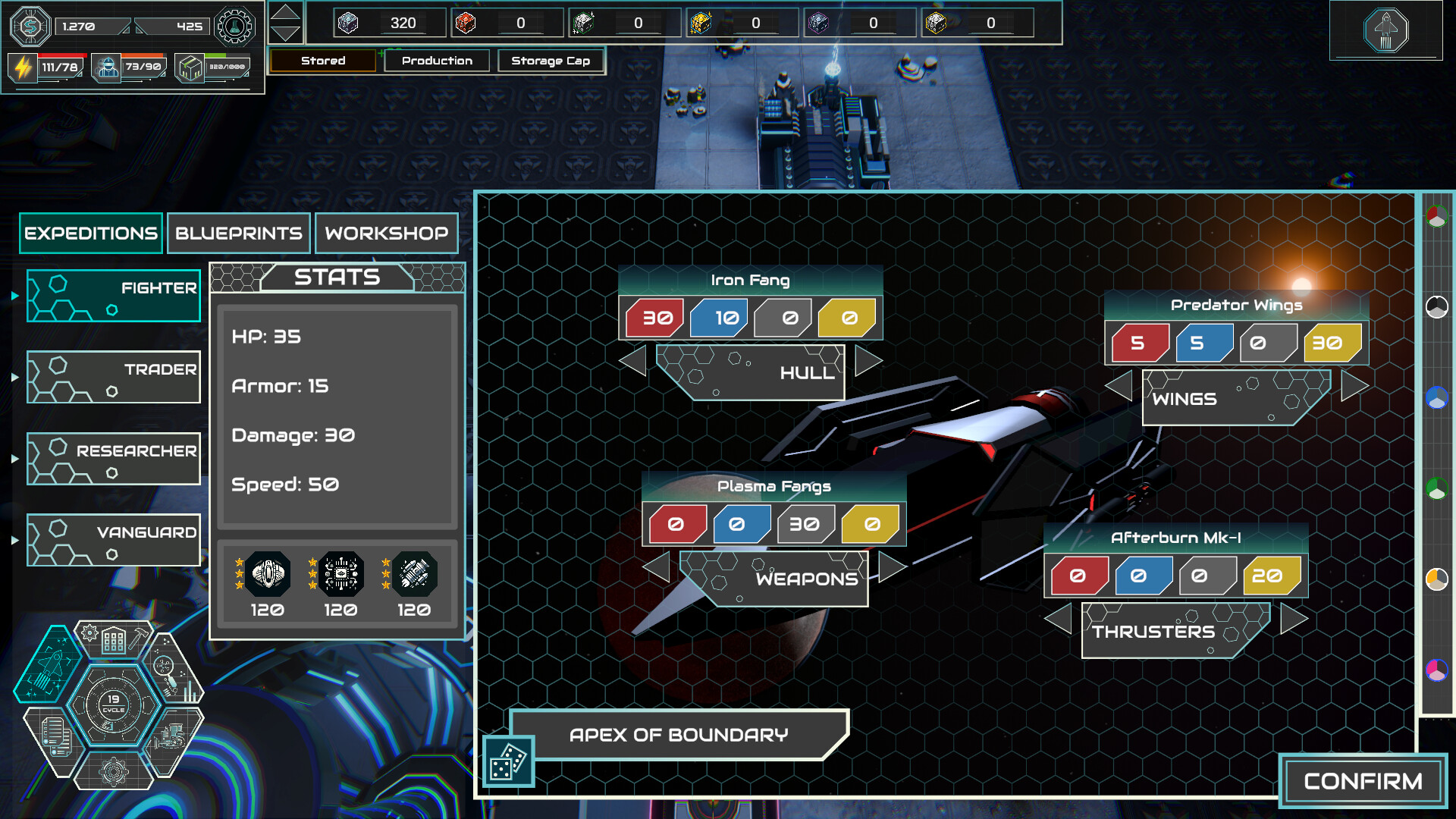Open the ship icon panel top-right
The height and width of the screenshot is (819, 1456).
[x=1385, y=30]
